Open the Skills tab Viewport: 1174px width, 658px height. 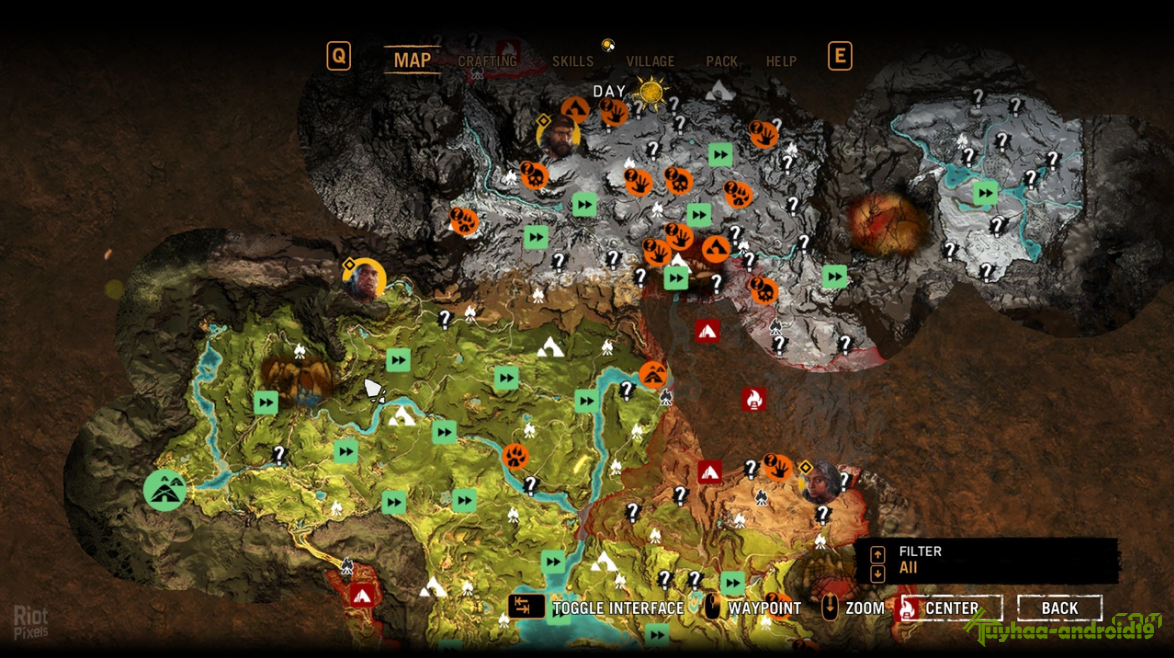(x=573, y=61)
